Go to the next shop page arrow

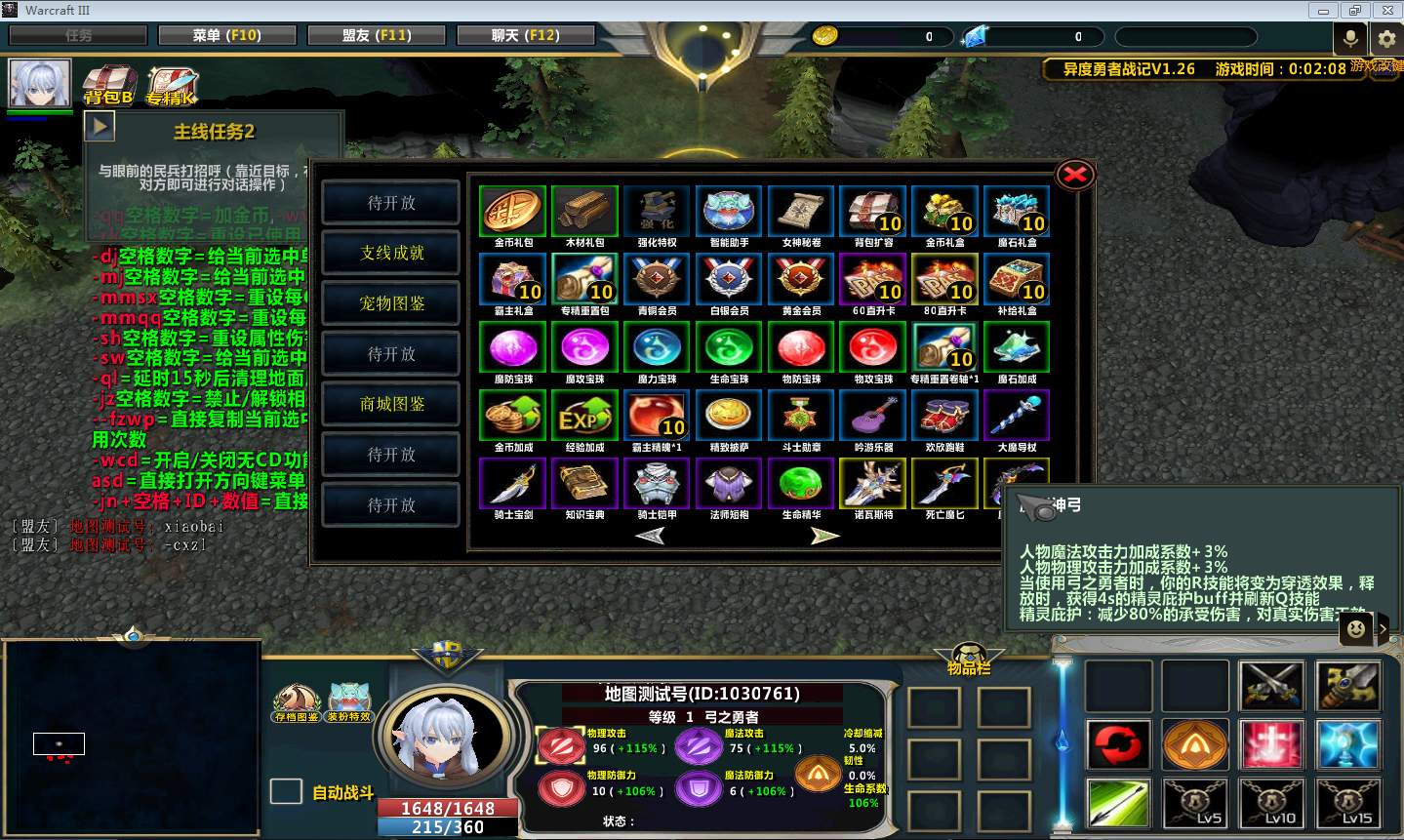tap(824, 535)
